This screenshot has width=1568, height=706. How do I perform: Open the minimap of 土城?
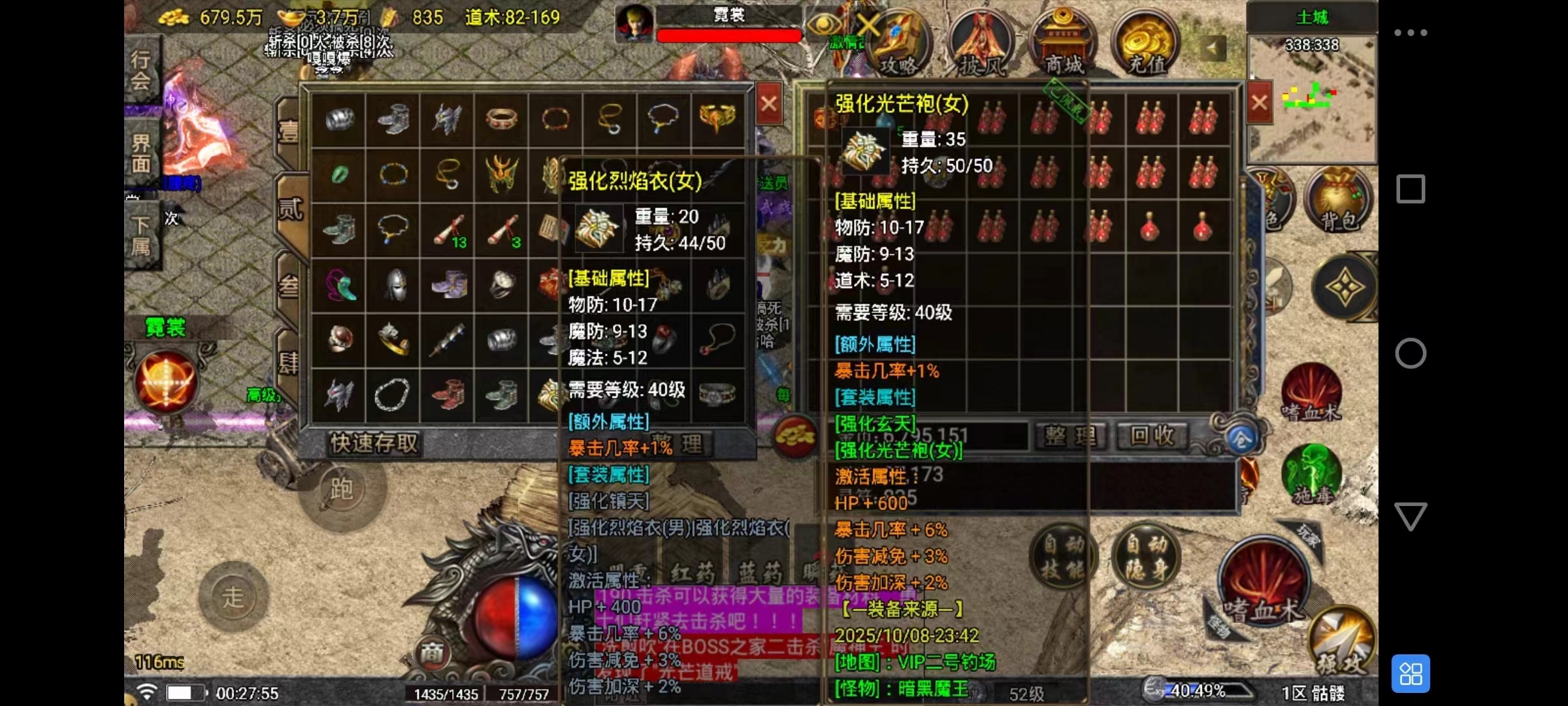pyautogui.click(x=1311, y=98)
